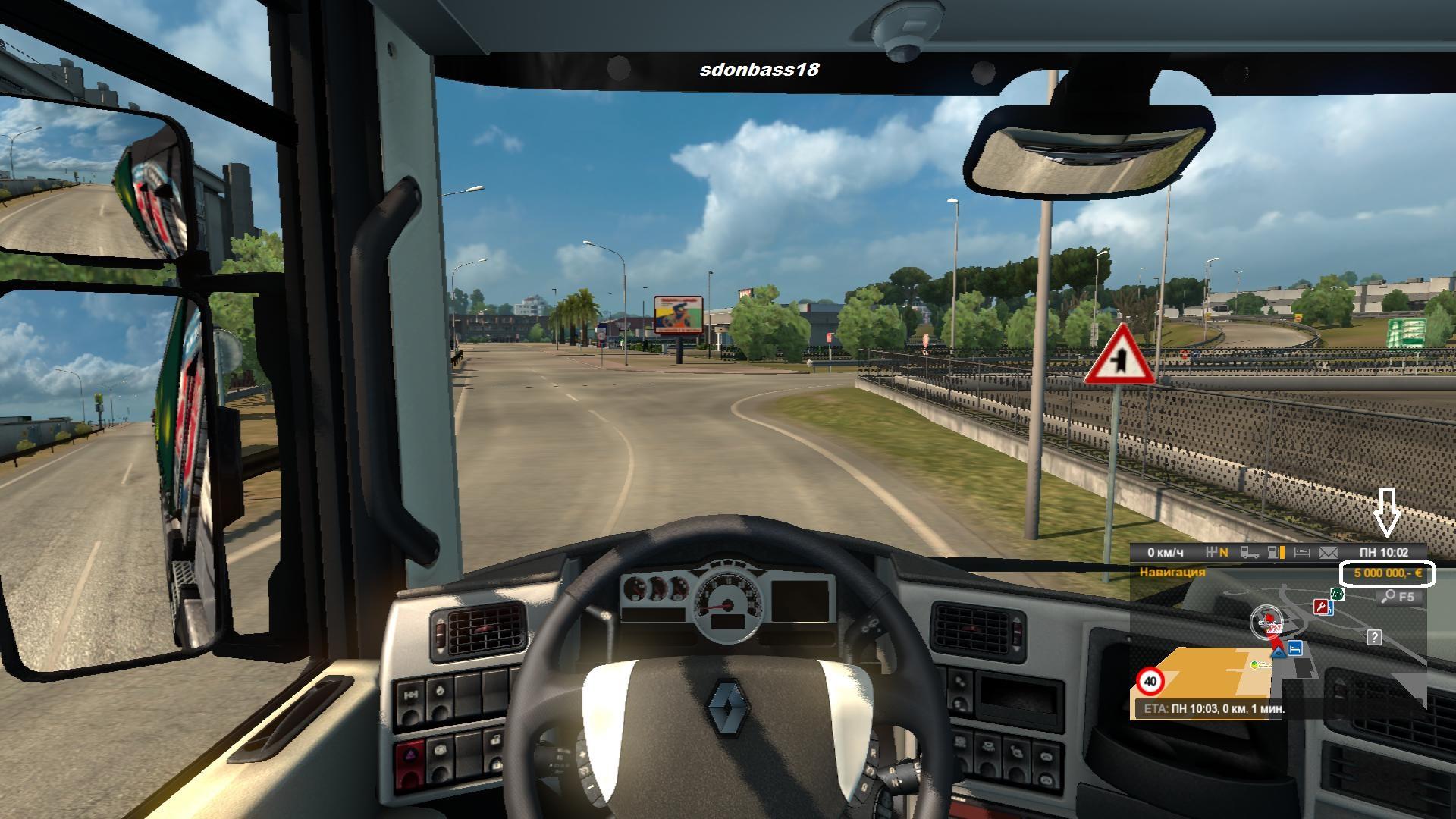Select the question mark map marker
Screen dimensions: 1456x819
[1373, 637]
